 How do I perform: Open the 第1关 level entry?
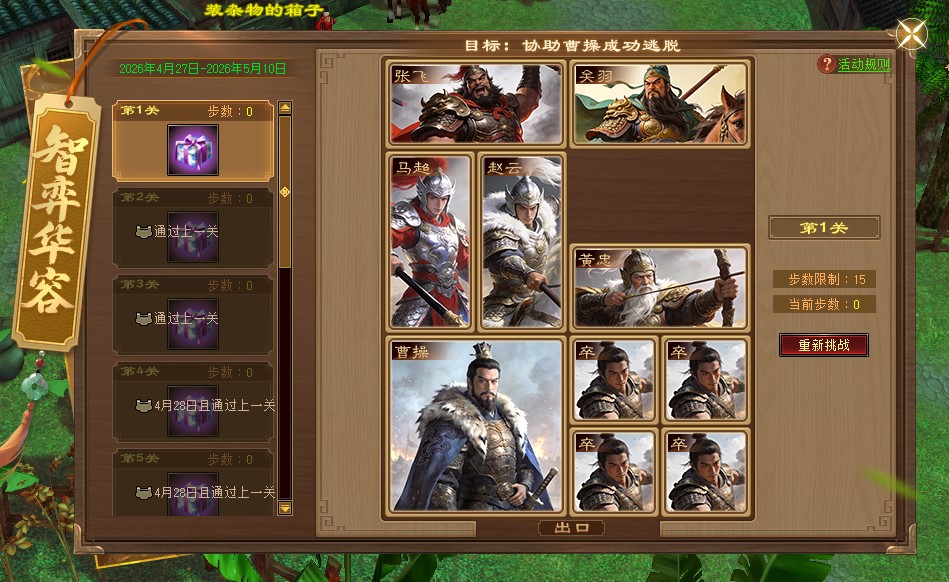tap(193, 141)
